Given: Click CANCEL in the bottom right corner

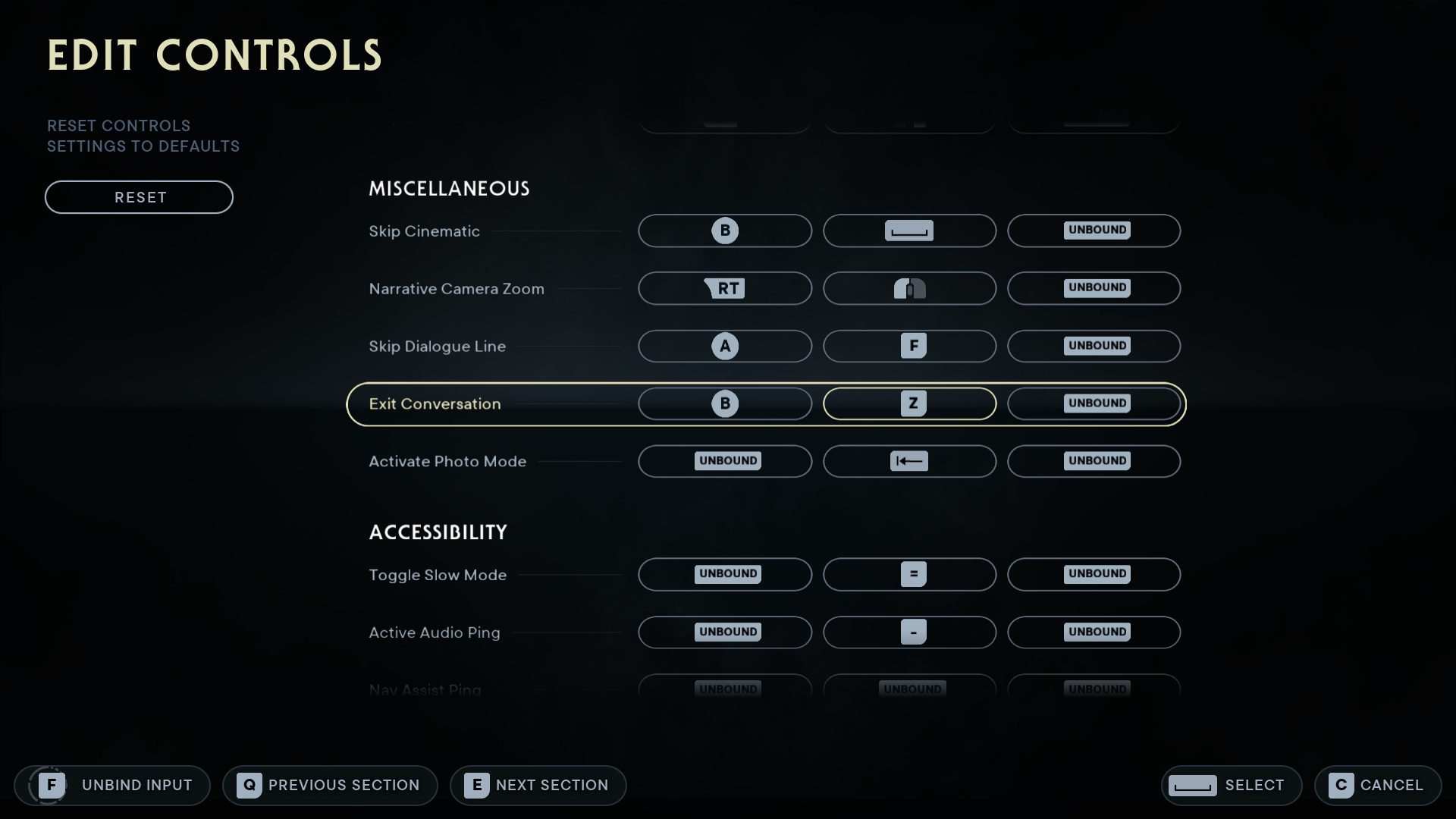Looking at the screenshot, I should (1377, 785).
